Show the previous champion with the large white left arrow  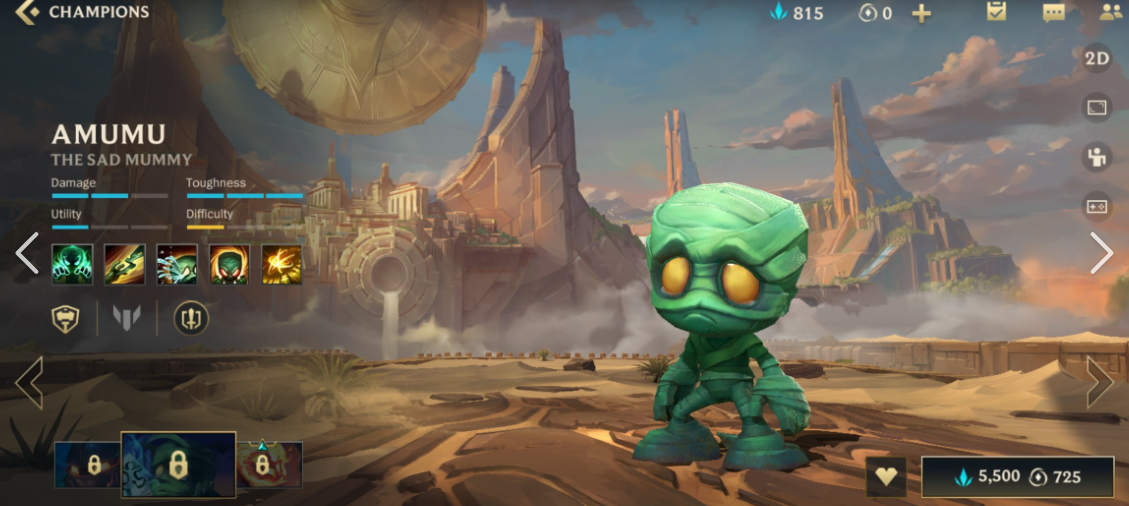[27, 254]
